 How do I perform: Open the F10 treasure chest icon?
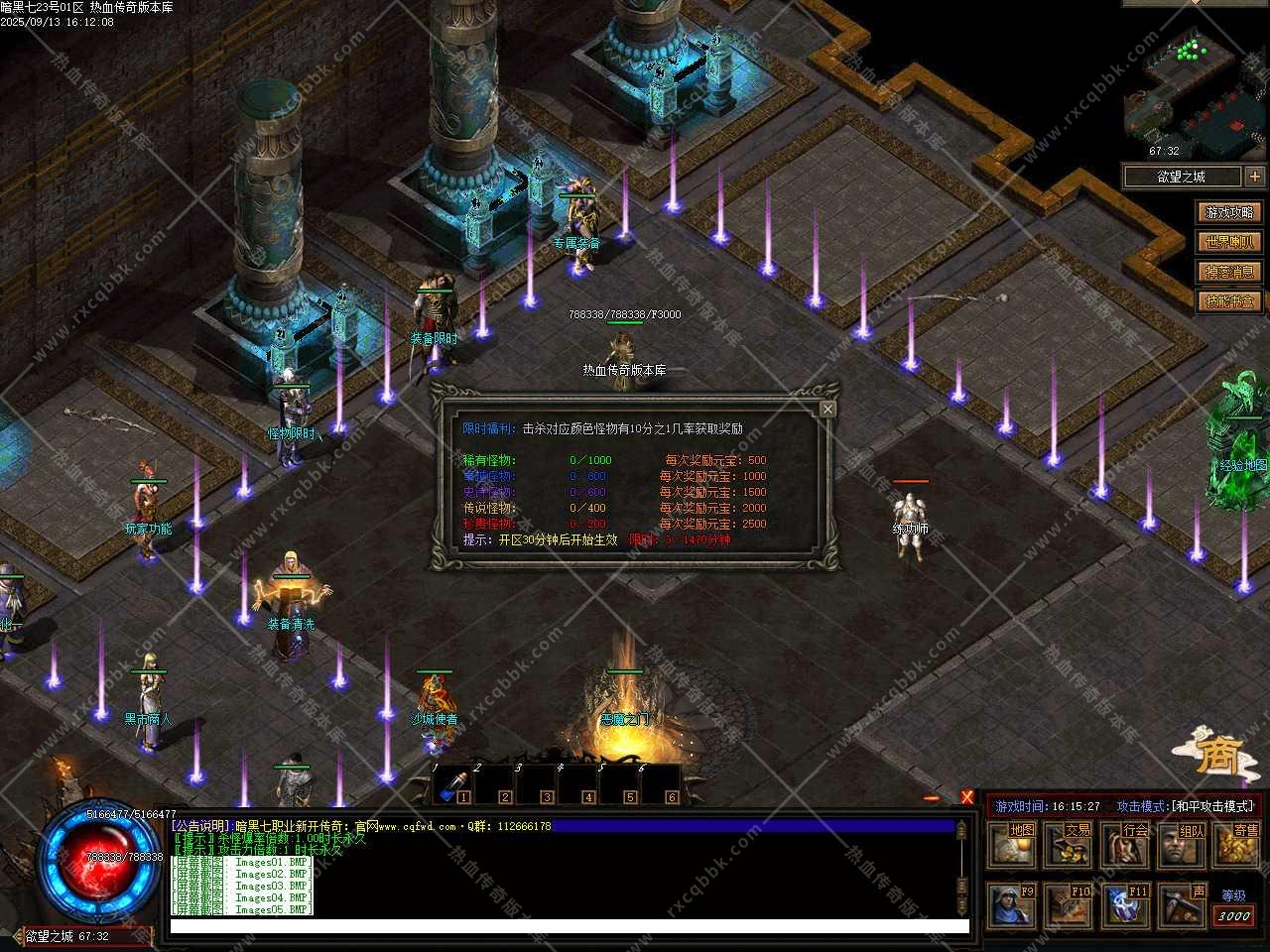pos(1069,905)
